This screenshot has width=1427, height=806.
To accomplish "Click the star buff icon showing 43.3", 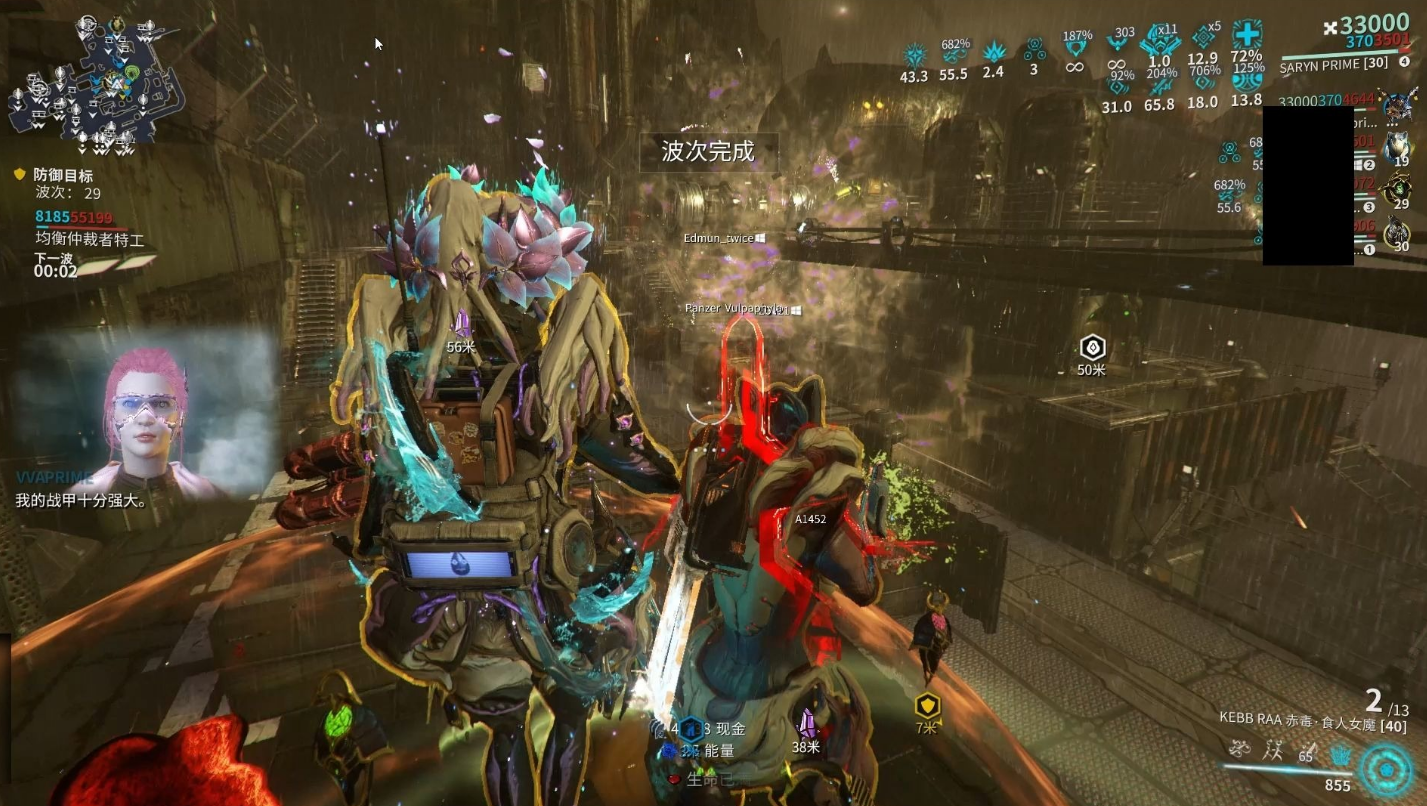I will point(914,55).
